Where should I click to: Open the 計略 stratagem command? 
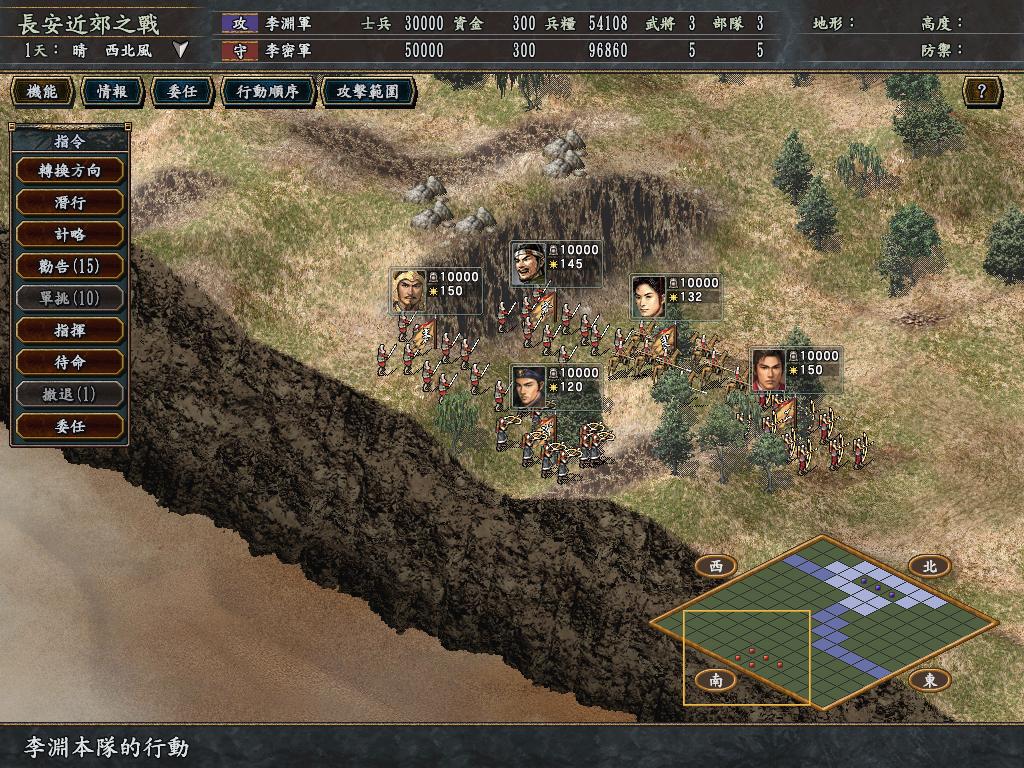pyautogui.click(x=70, y=234)
